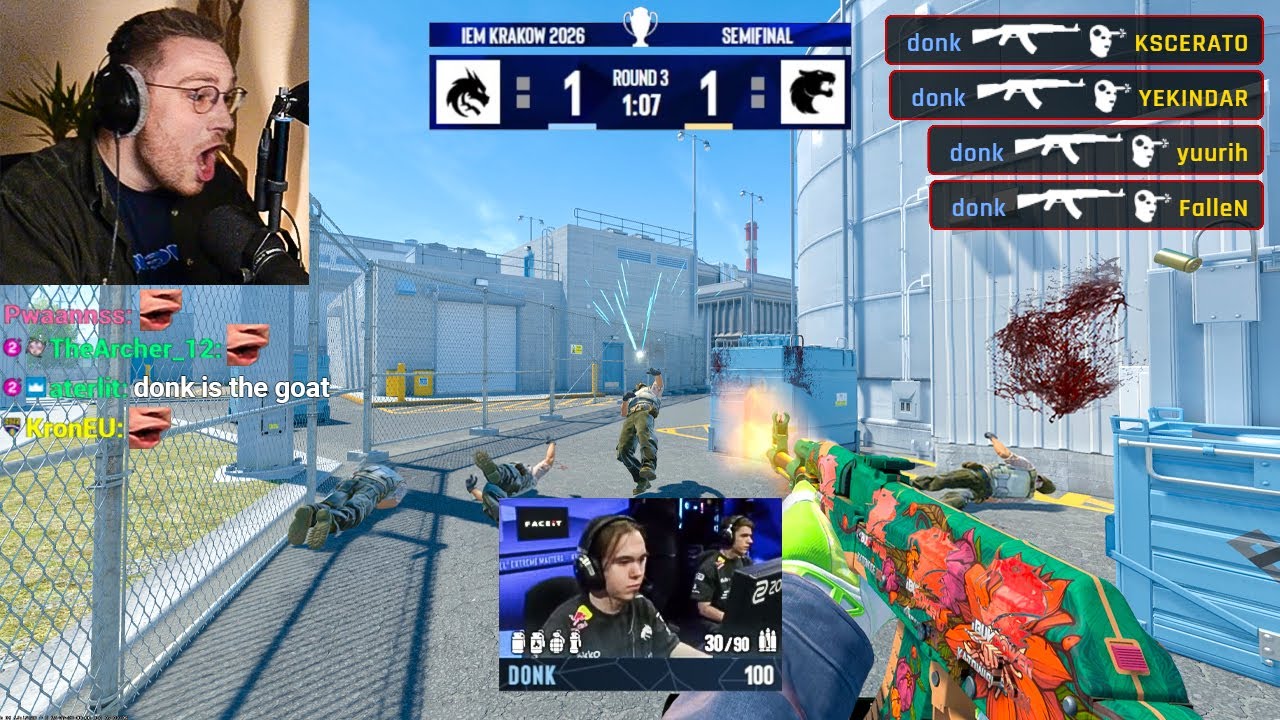Click the yuurih kill notification
Screen dimensions: 1280x720
1095,151
